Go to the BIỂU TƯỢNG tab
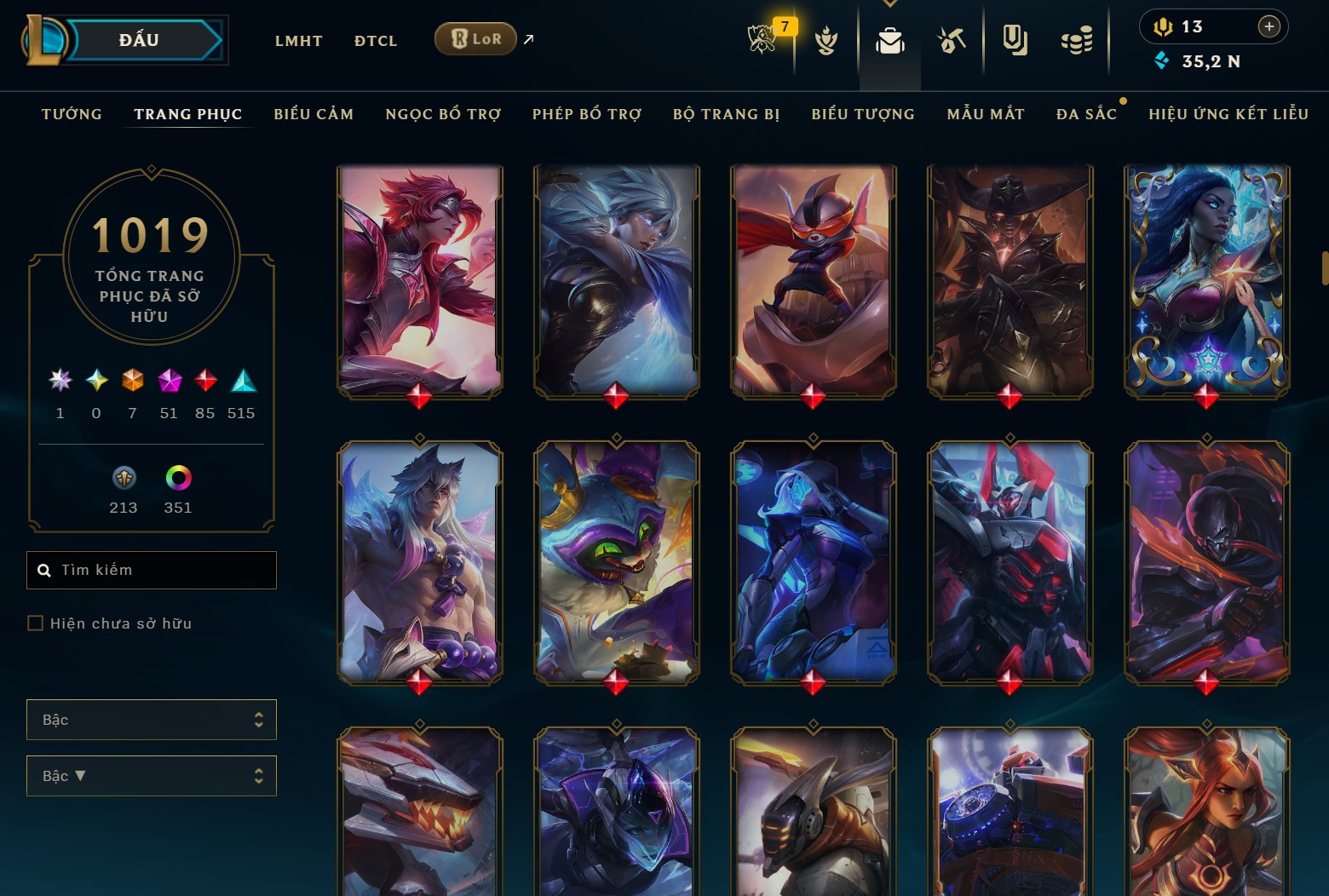 point(863,114)
